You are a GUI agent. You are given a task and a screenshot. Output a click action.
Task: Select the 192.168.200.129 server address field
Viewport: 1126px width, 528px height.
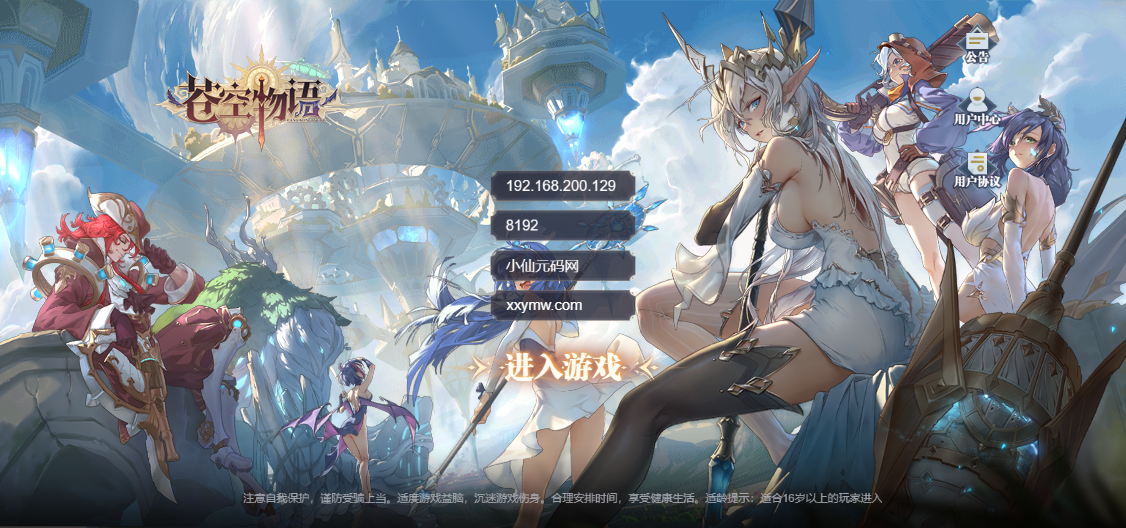click(x=563, y=186)
